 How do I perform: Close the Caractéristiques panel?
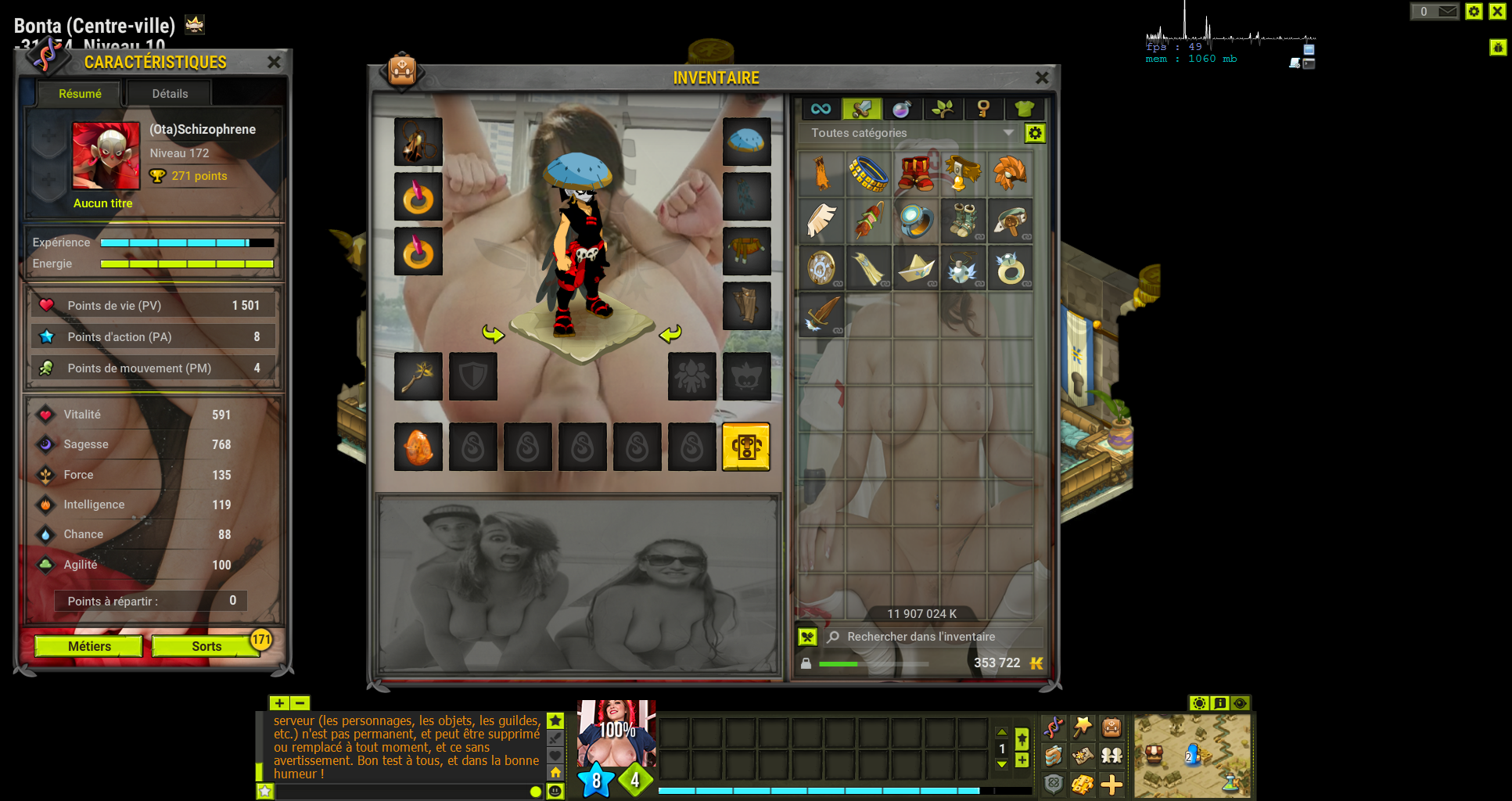[x=274, y=62]
